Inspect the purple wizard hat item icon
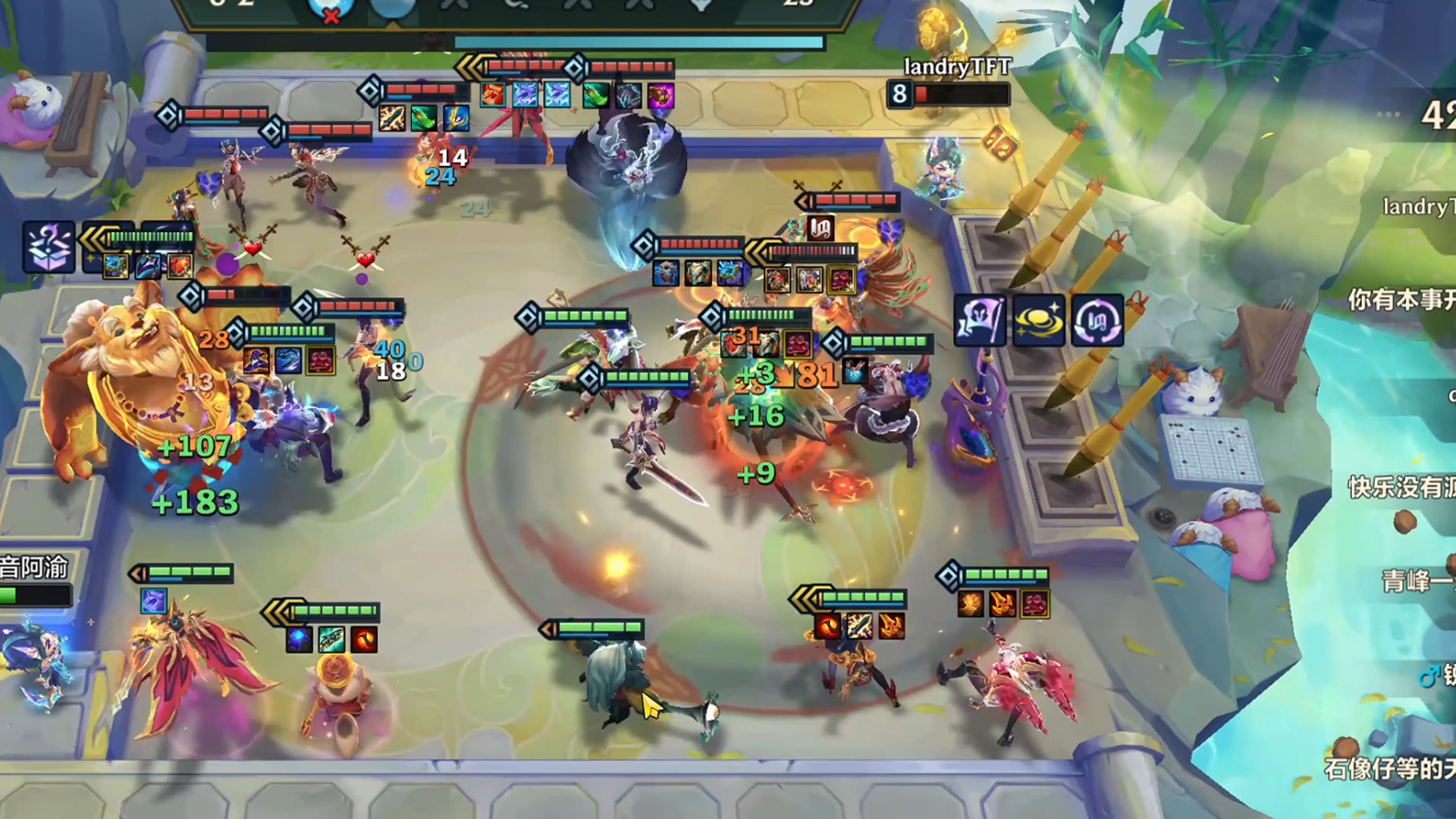The height and width of the screenshot is (819, 1456). click(256, 360)
